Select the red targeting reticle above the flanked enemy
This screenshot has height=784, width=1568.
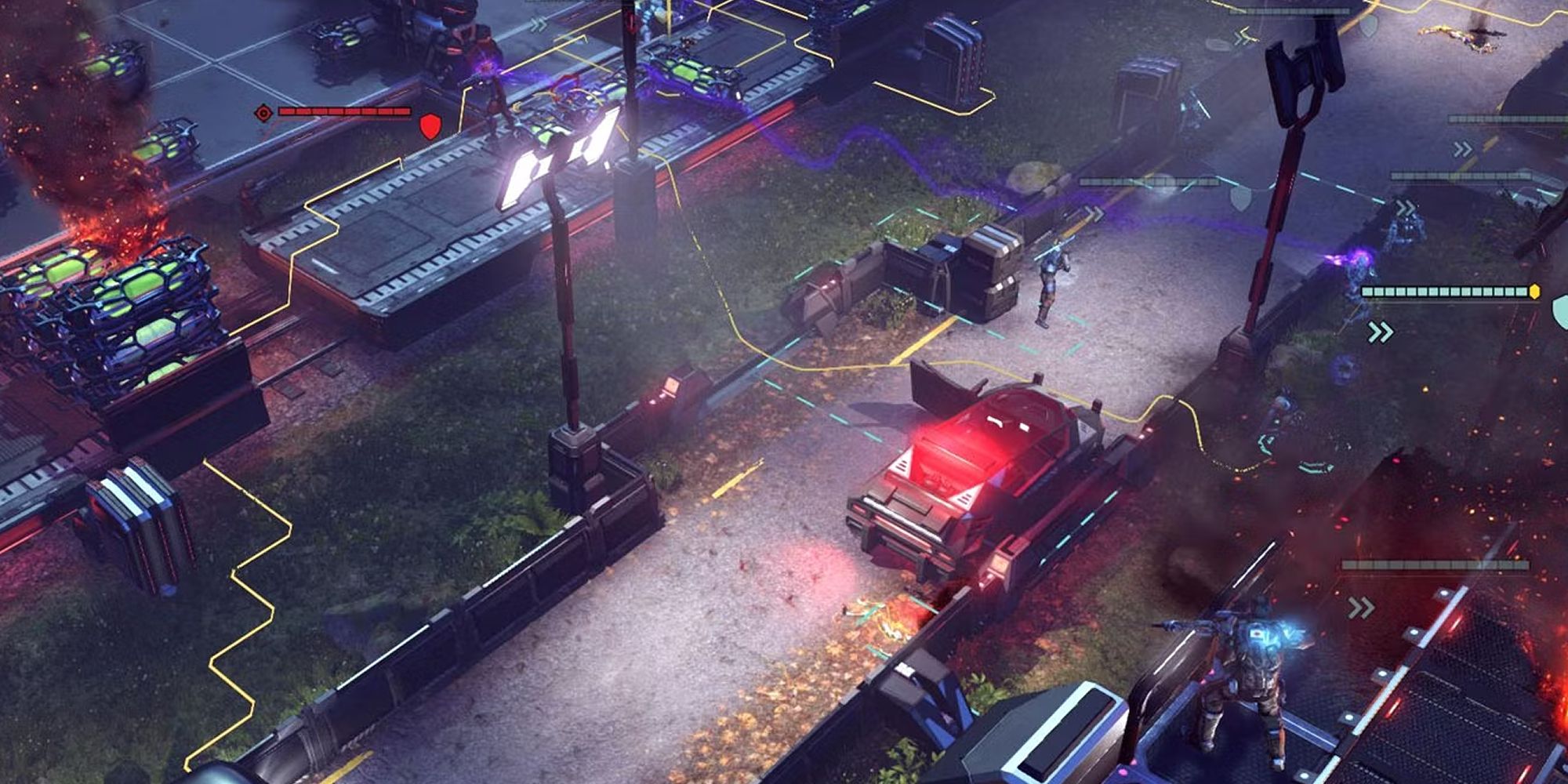tap(264, 113)
